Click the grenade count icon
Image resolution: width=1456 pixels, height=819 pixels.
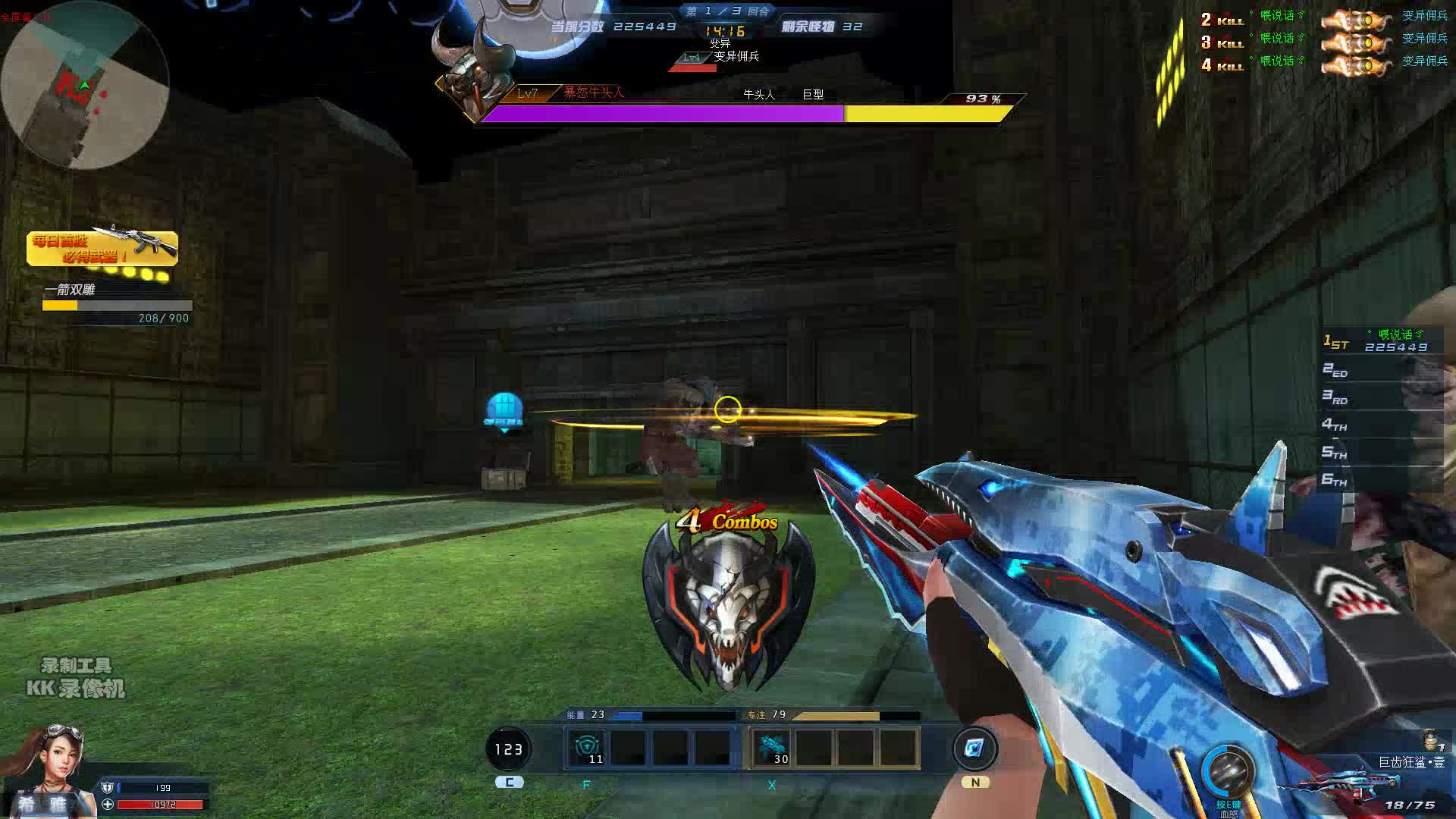point(1432,739)
